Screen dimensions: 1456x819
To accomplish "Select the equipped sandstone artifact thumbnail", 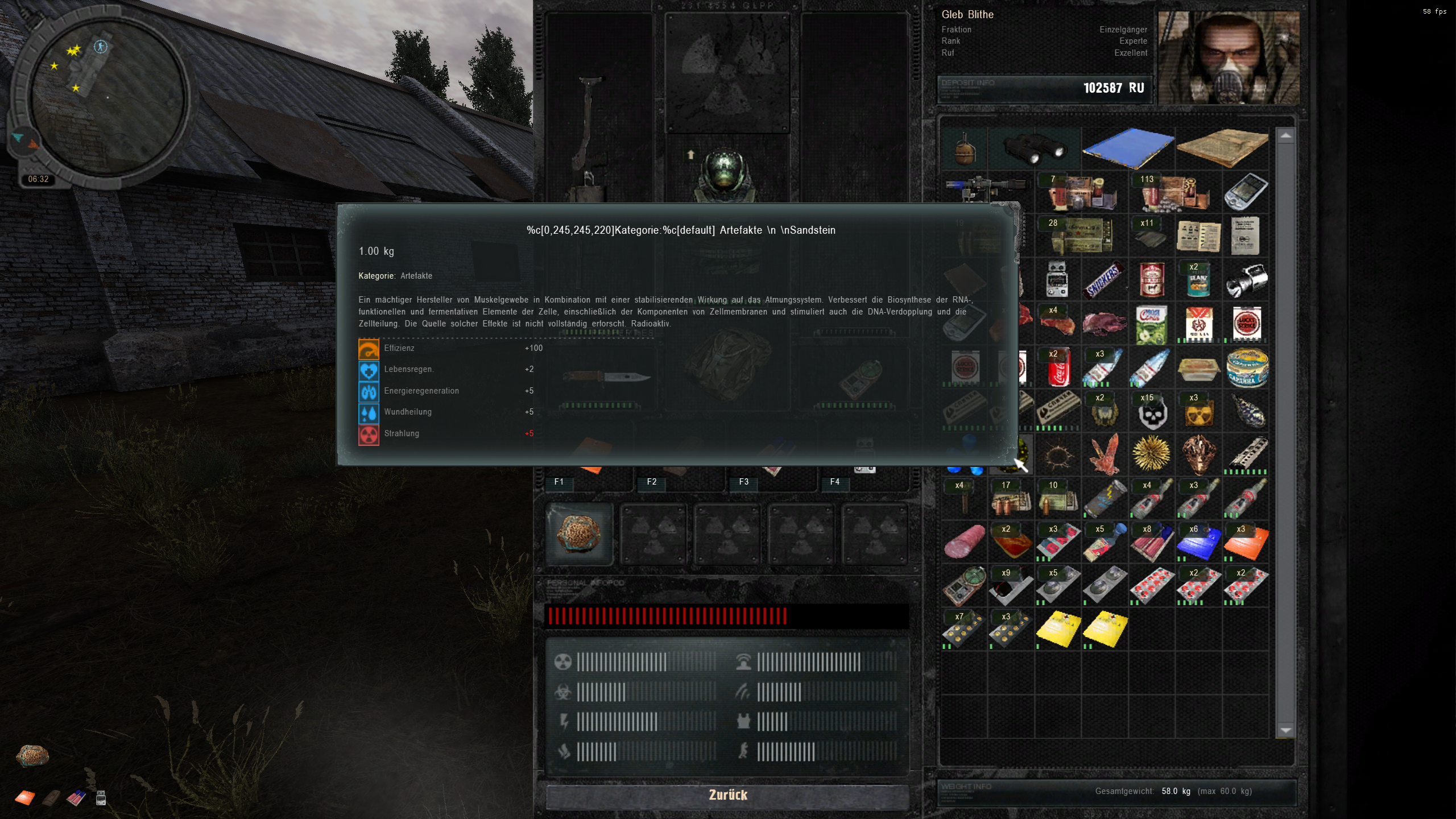I will pos(578,533).
